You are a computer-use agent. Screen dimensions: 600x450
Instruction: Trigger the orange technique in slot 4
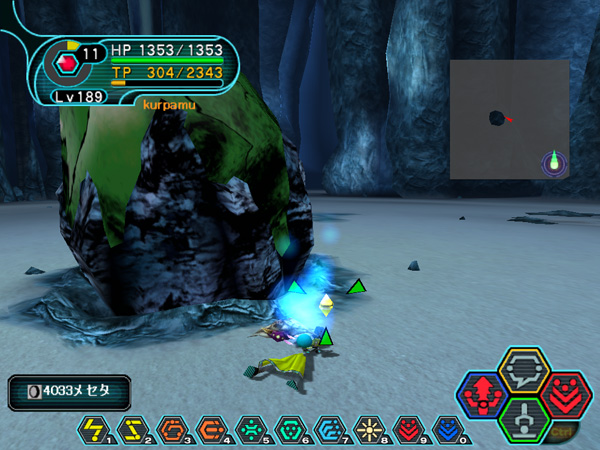point(210,430)
